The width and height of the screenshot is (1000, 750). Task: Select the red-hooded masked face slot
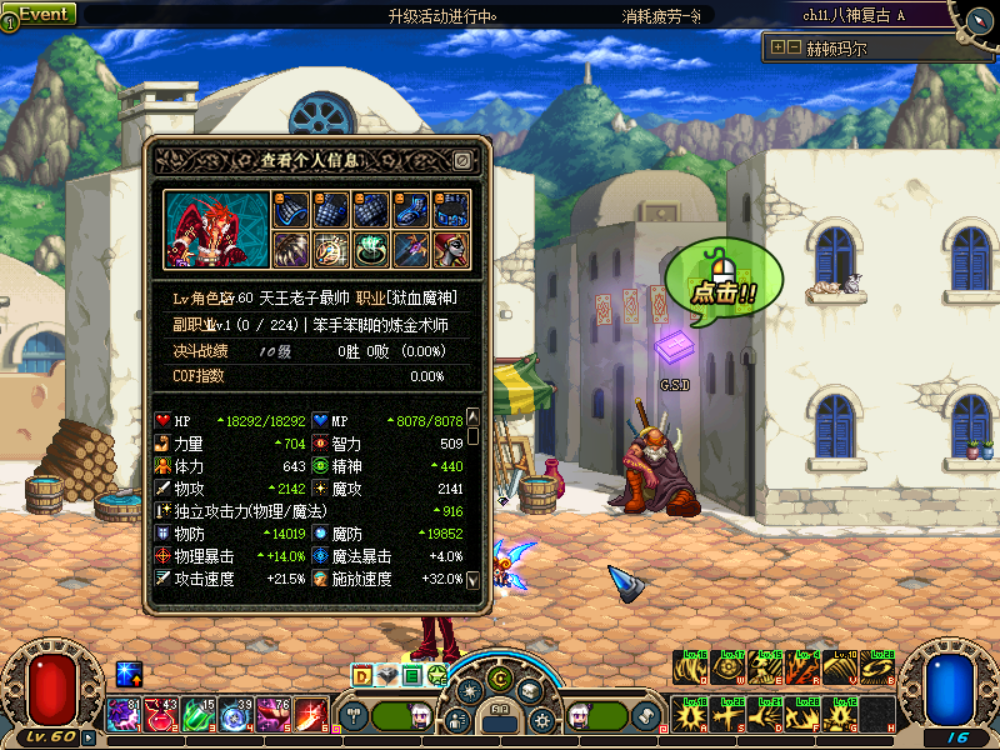(451, 249)
